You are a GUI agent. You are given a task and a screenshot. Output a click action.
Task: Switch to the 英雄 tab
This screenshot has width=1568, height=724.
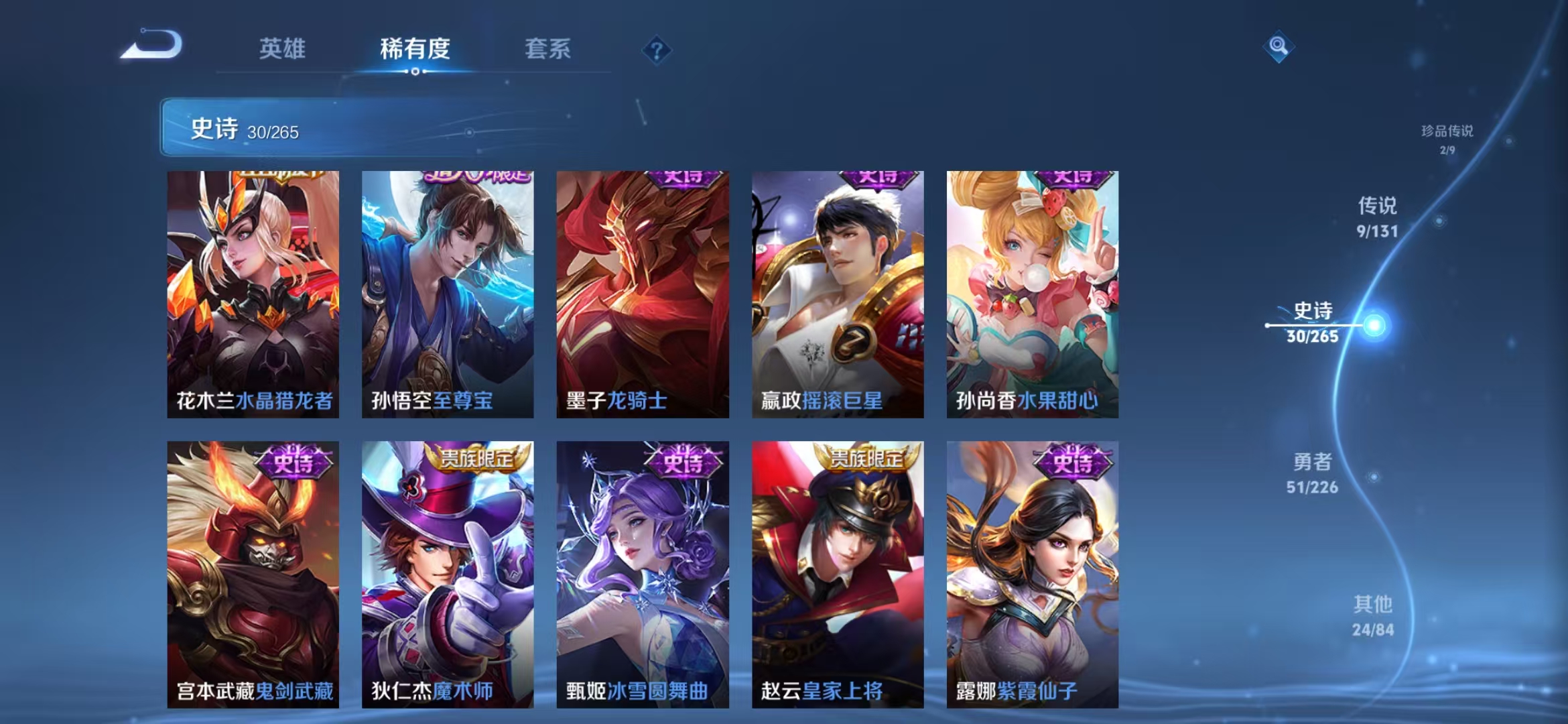coord(281,48)
